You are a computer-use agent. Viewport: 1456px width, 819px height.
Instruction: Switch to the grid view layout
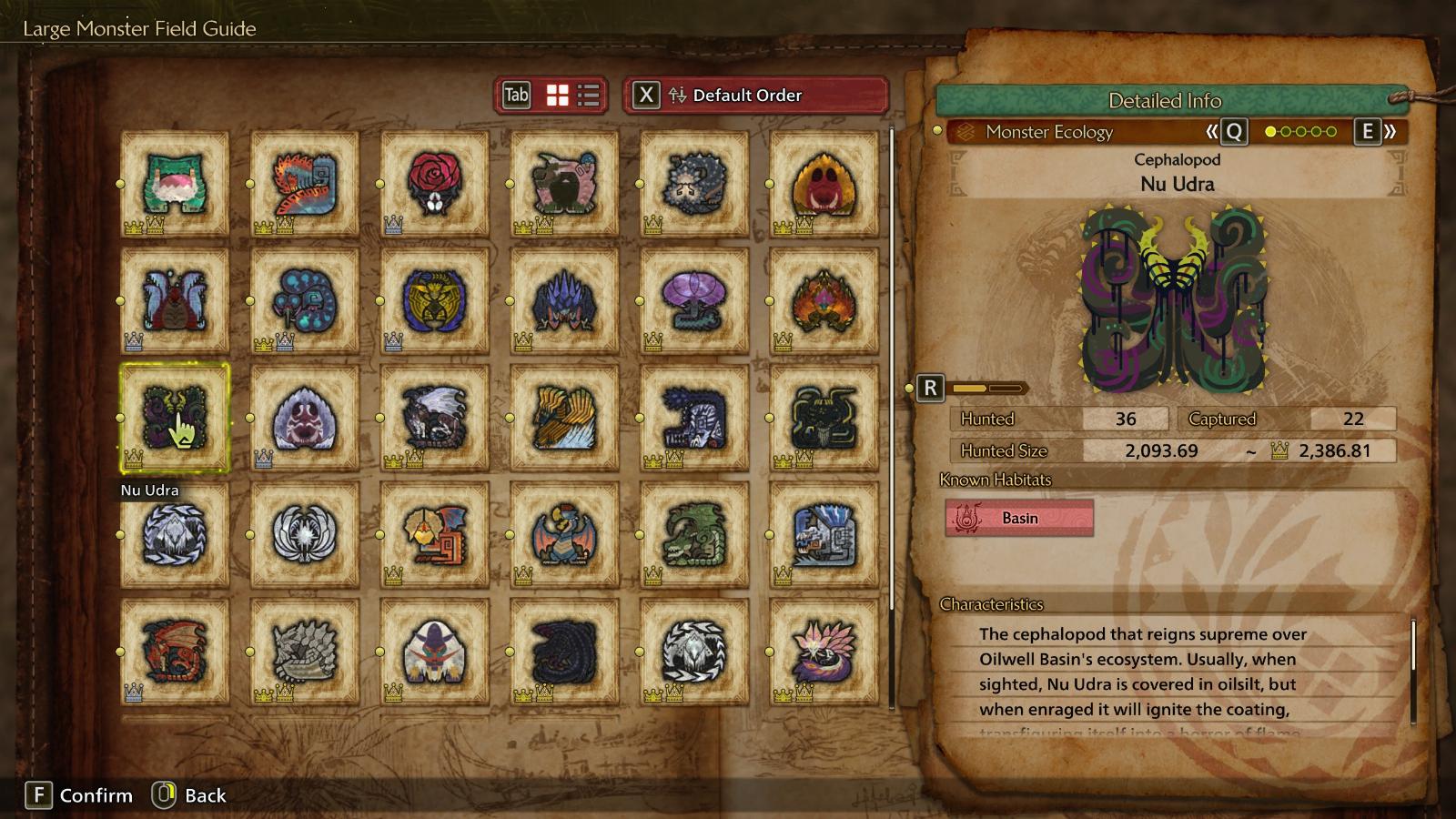557,96
